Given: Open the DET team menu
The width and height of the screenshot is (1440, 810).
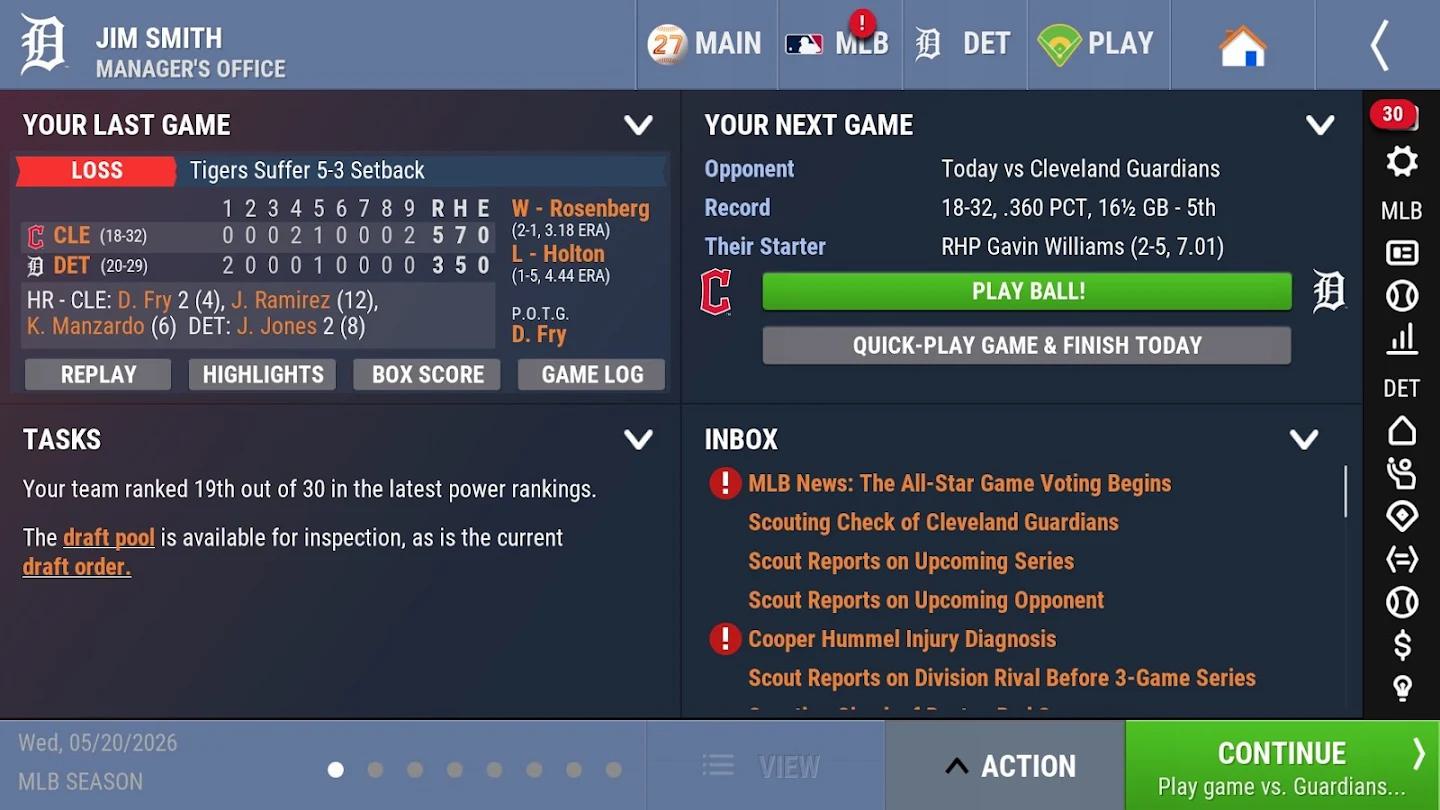Looking at the screenshot, I should point(964,44).
